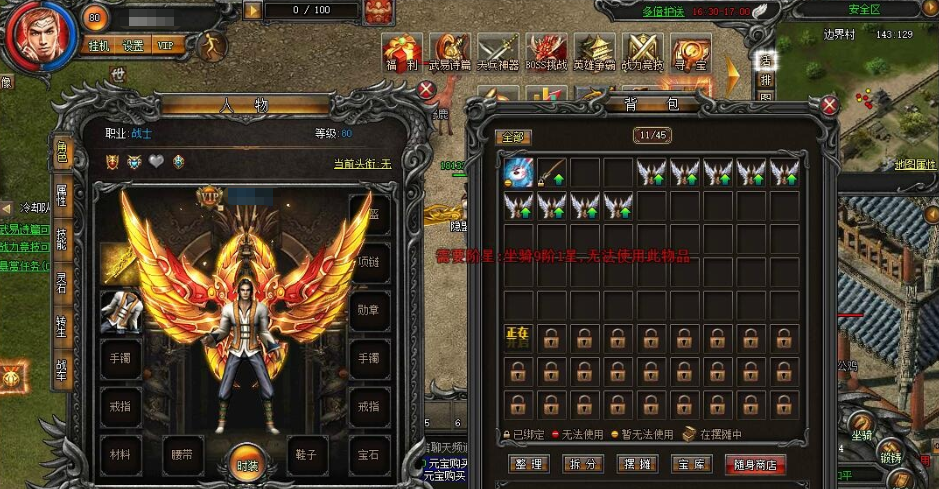Close the 背包 backpack window
This screenshot has width=939, height=489.
829,105
